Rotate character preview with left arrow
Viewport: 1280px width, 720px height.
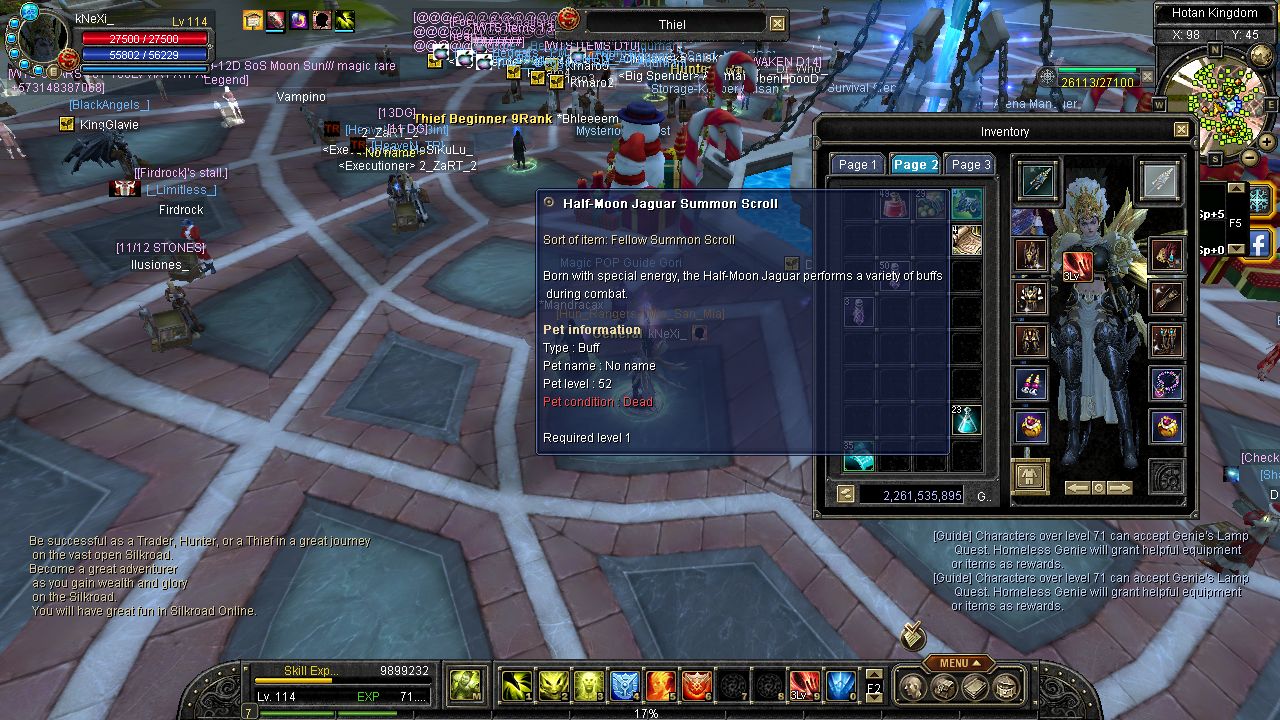coord(1076,488)
